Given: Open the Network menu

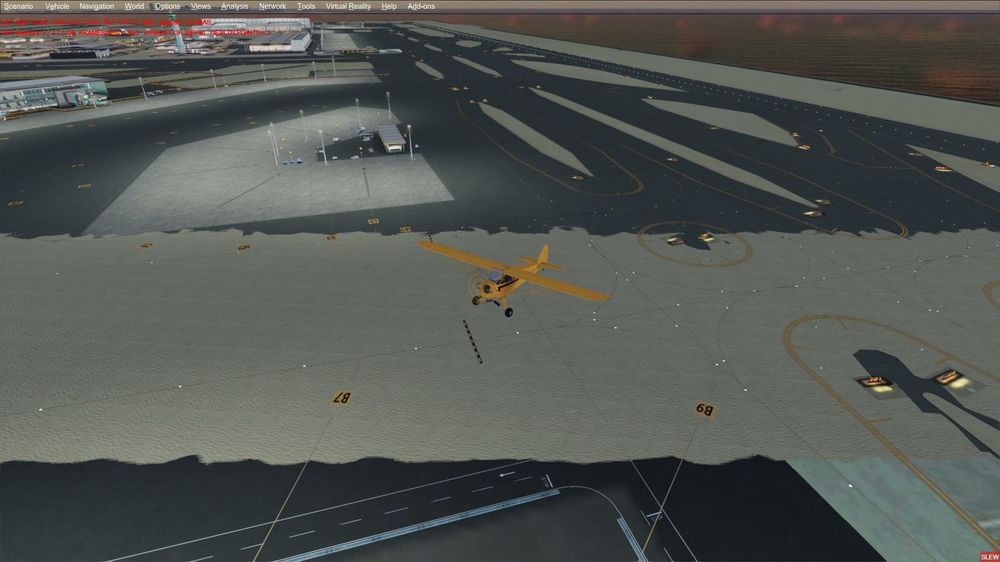Looking at the screenshot, I should 272,6.
